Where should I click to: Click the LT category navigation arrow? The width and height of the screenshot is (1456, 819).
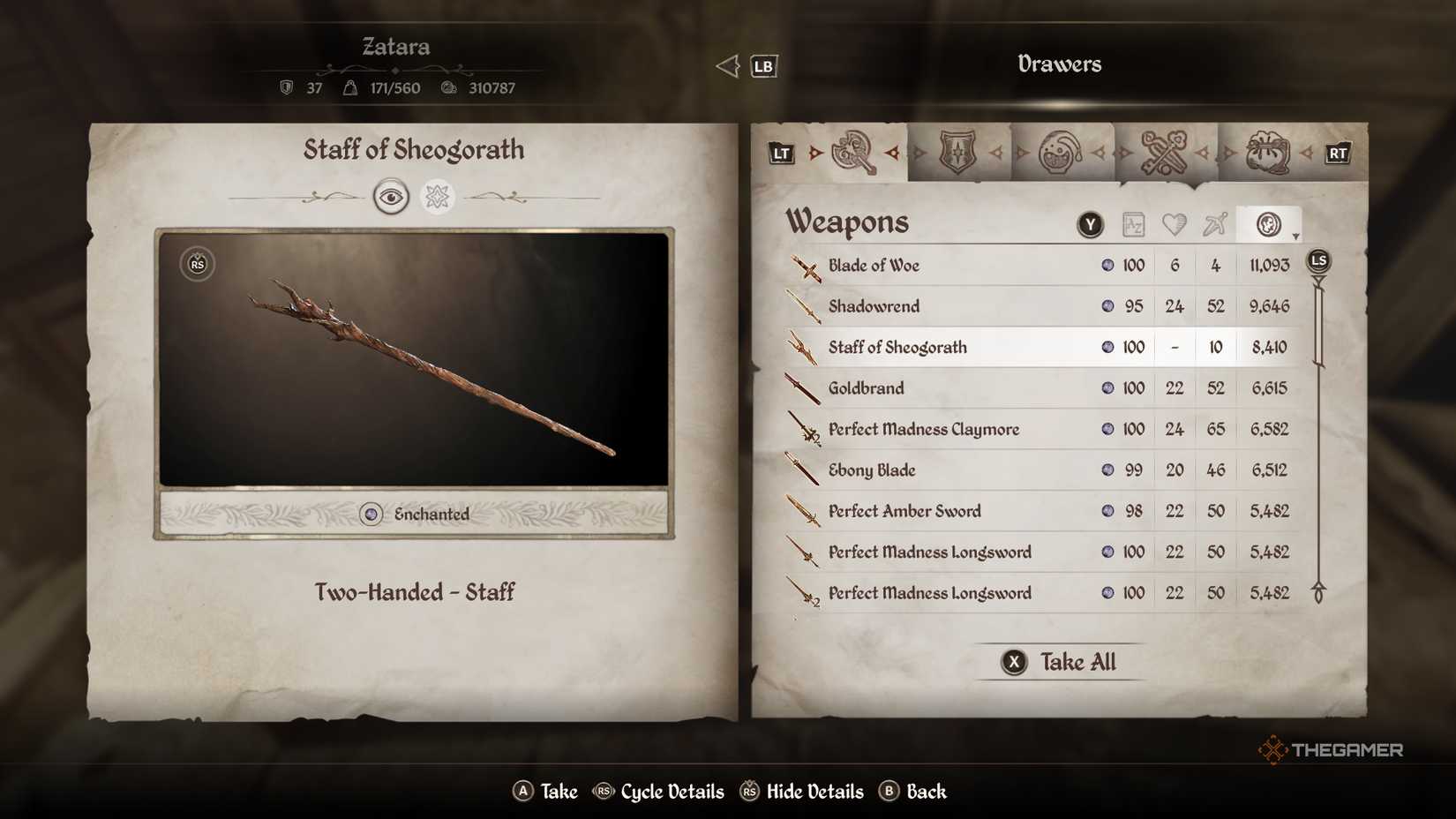point(780,152)
